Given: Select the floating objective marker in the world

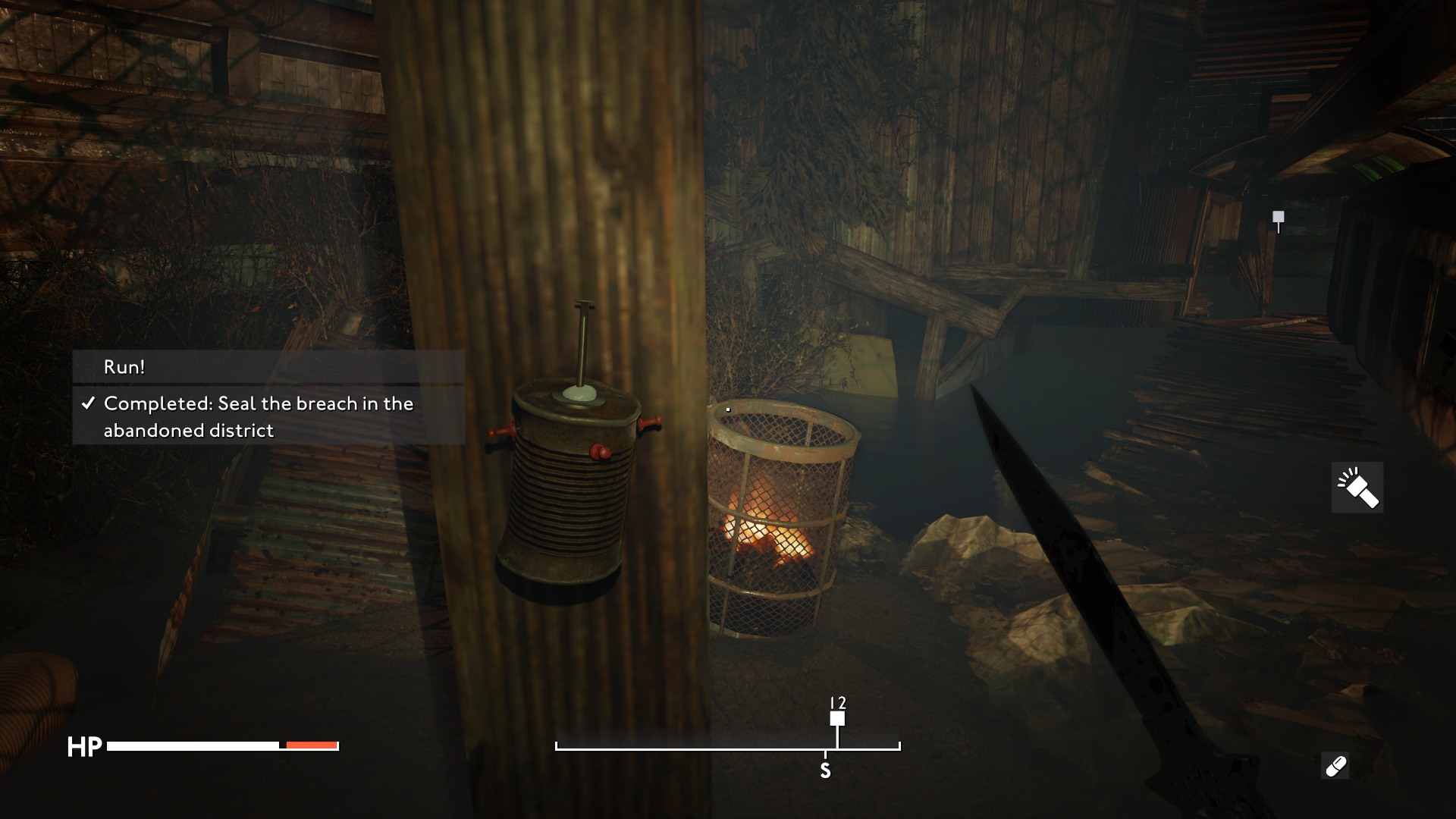Looking at the screenshot, I should pos(1279,218).
